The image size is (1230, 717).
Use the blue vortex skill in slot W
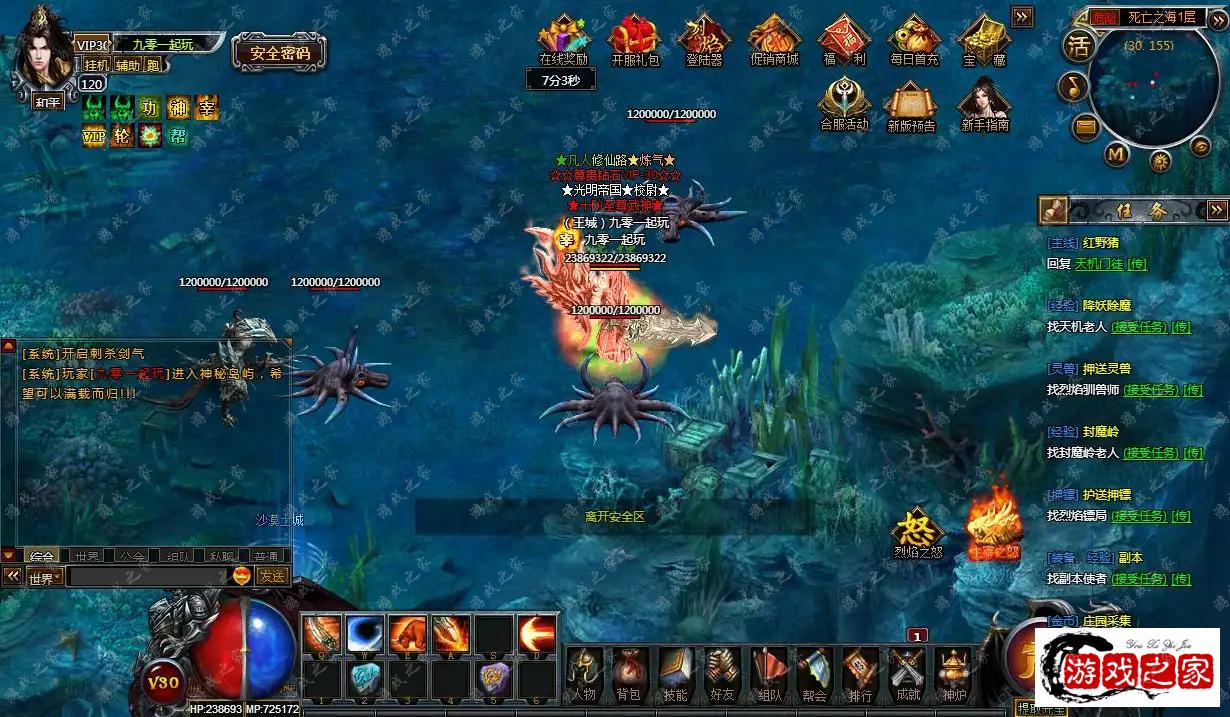(365, 634)
